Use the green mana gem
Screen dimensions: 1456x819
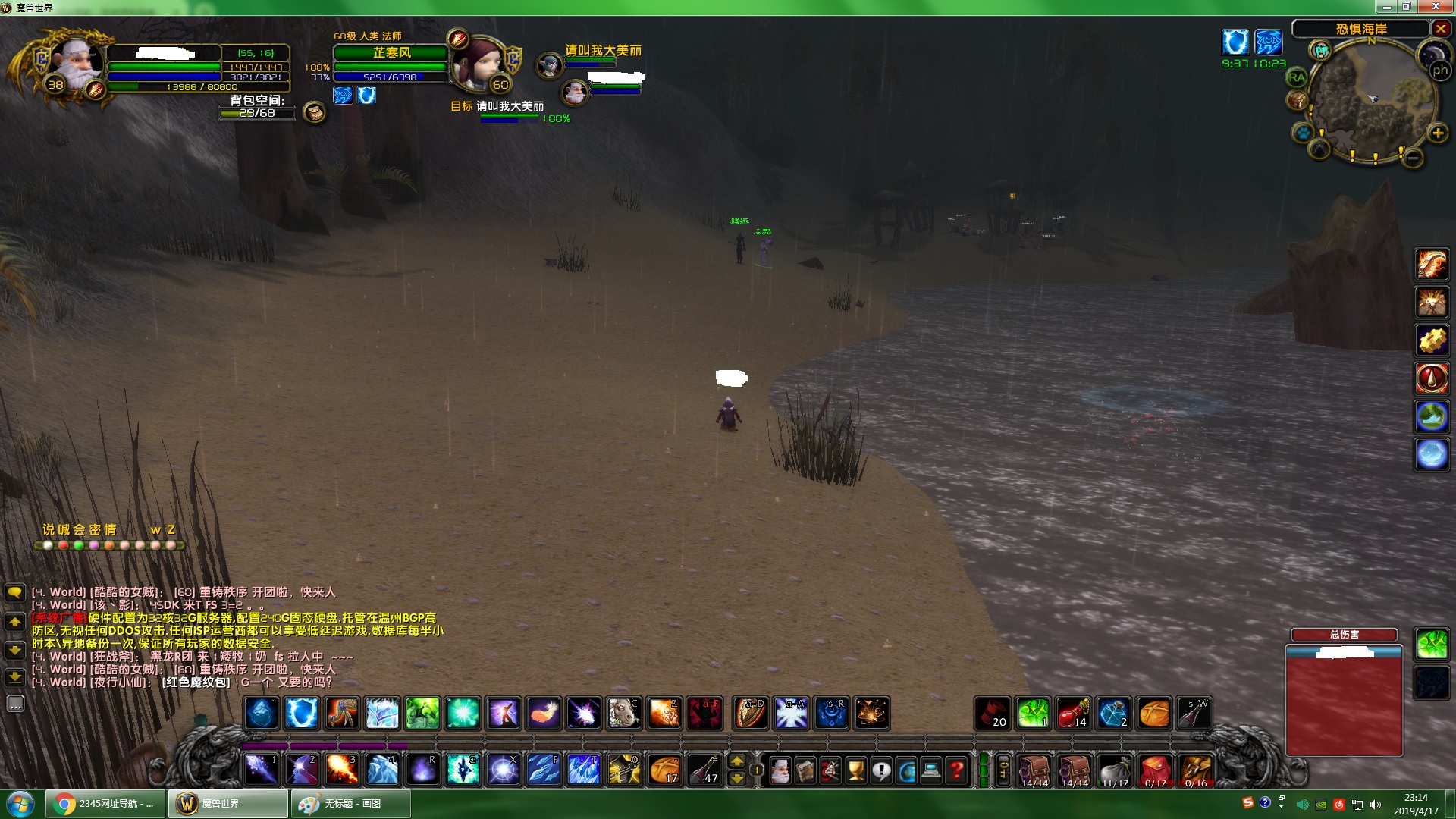[x=1033, y=713]
